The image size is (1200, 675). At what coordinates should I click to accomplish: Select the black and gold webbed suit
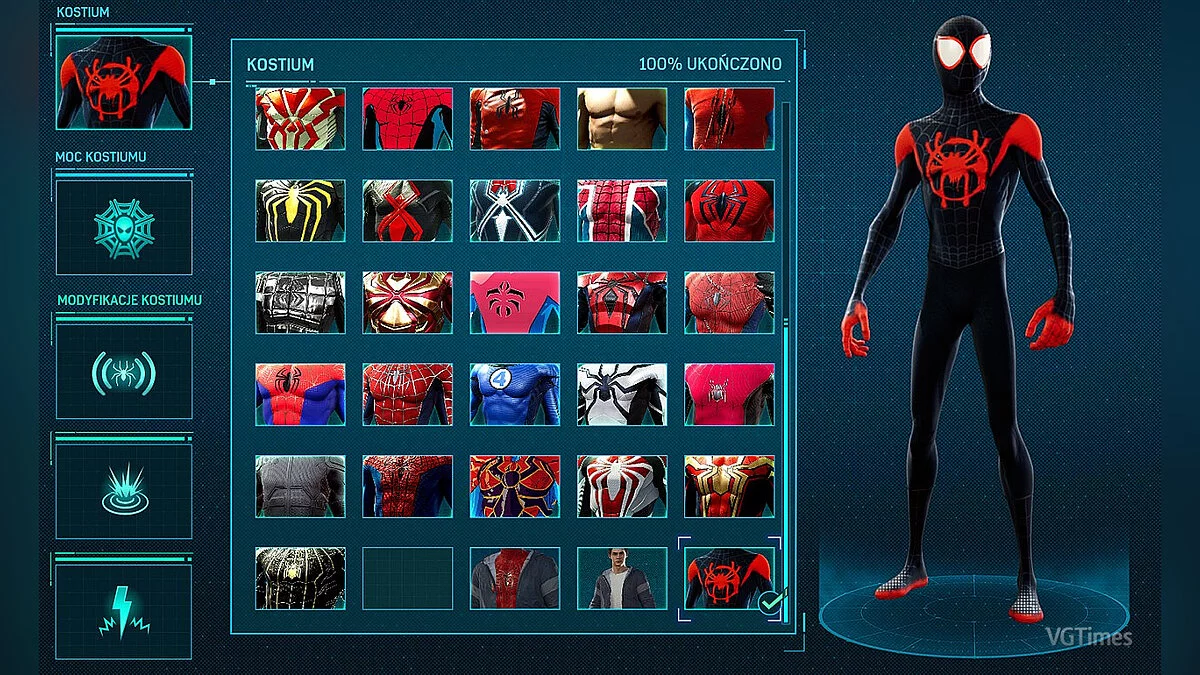tap(300, 578)
